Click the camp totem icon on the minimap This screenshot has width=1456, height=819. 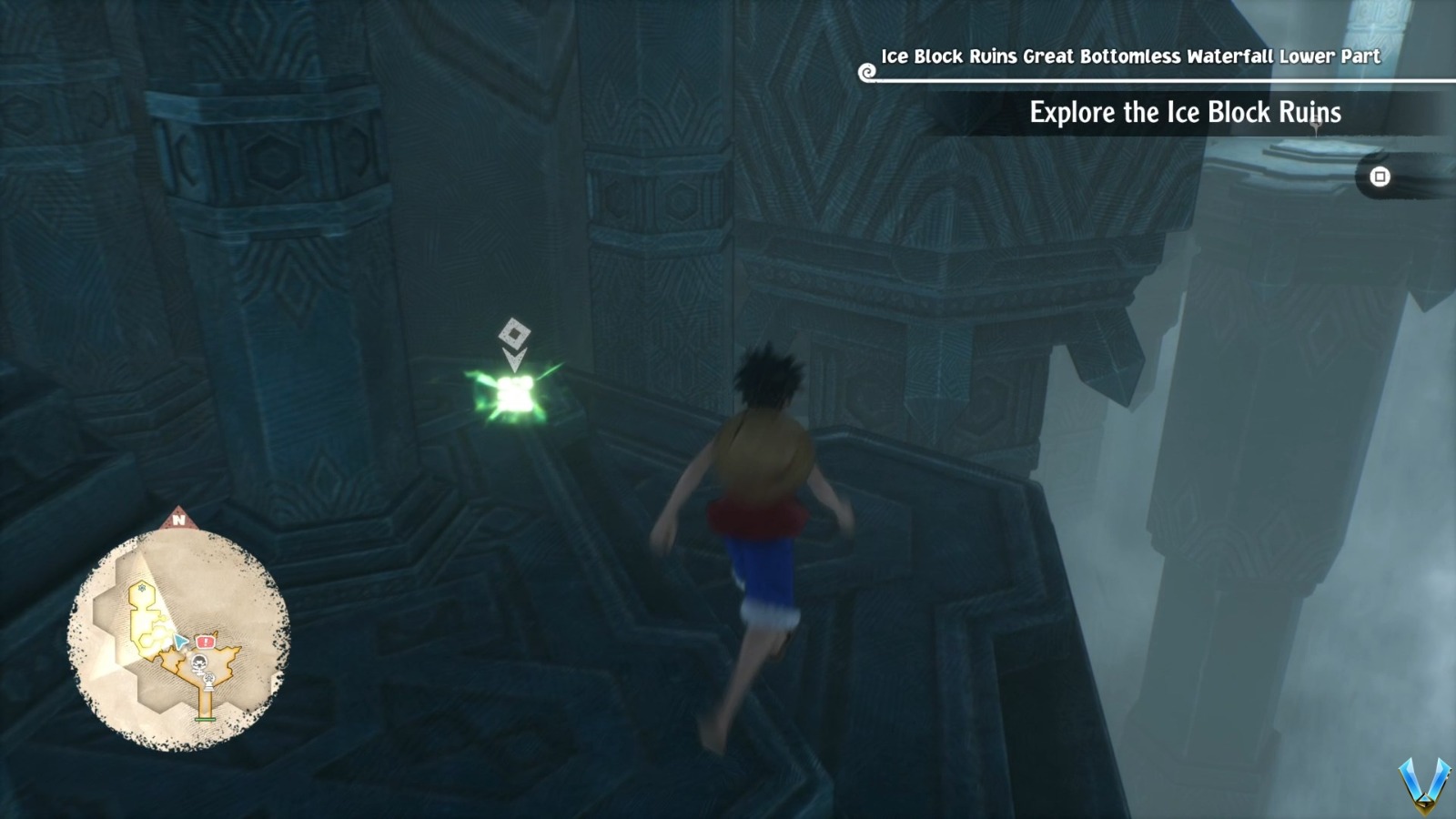pos(208,681)
